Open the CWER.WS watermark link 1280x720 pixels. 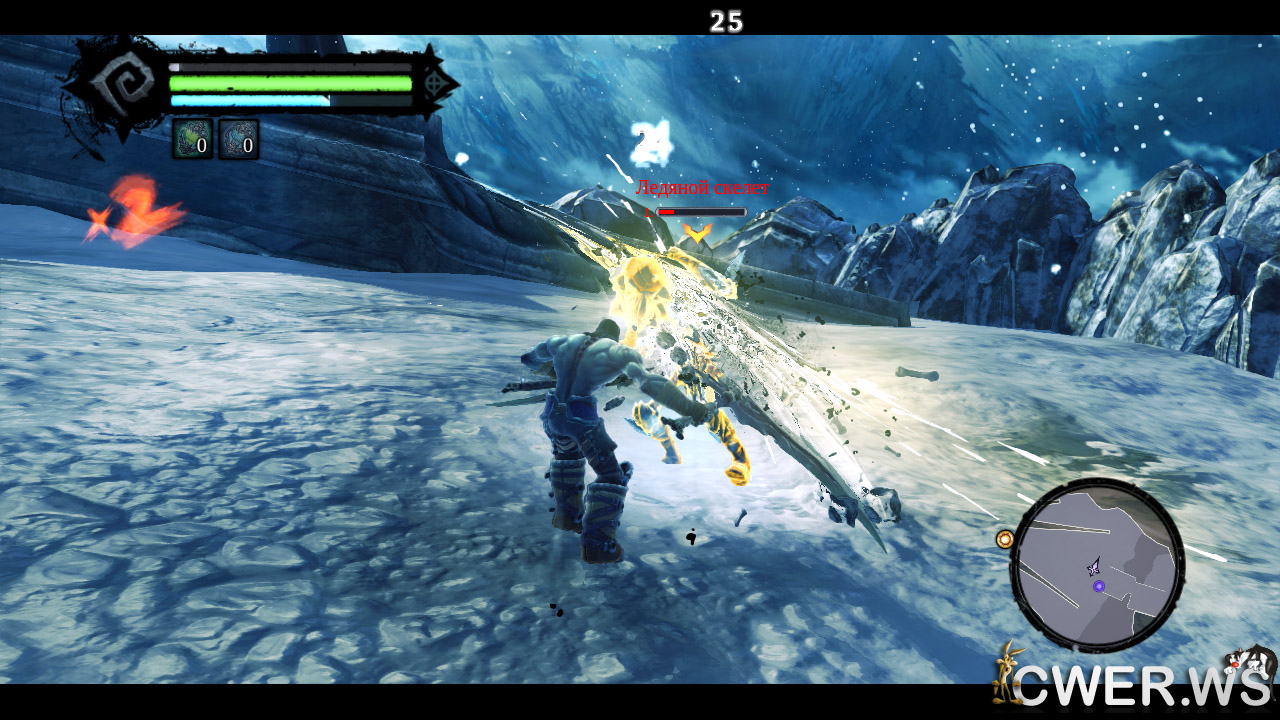click(1135, 684)
